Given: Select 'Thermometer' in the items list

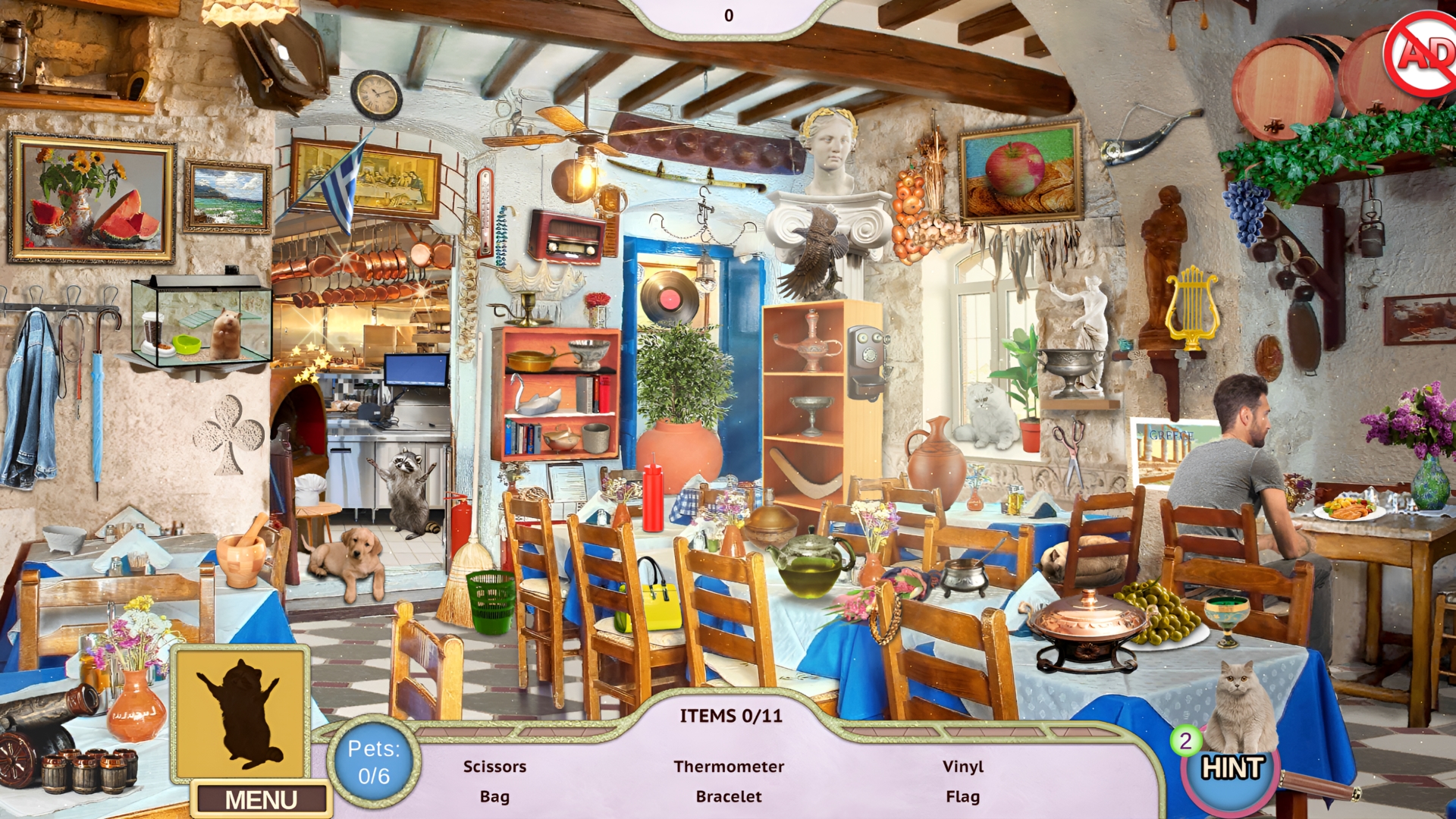Looking at the screenshot, I should [x=730, y=767].
